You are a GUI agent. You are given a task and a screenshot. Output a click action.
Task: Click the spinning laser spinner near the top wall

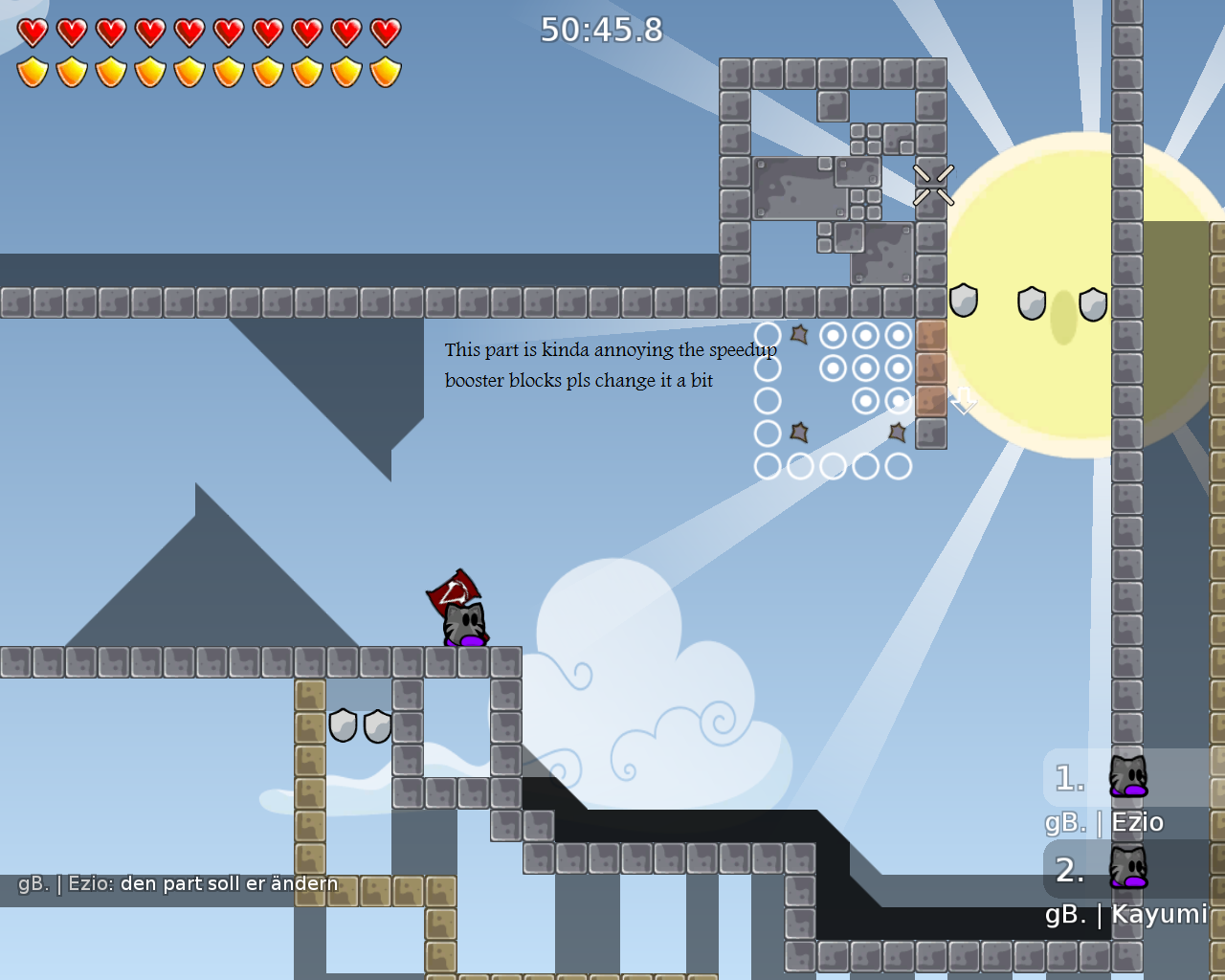coord(933,185)
